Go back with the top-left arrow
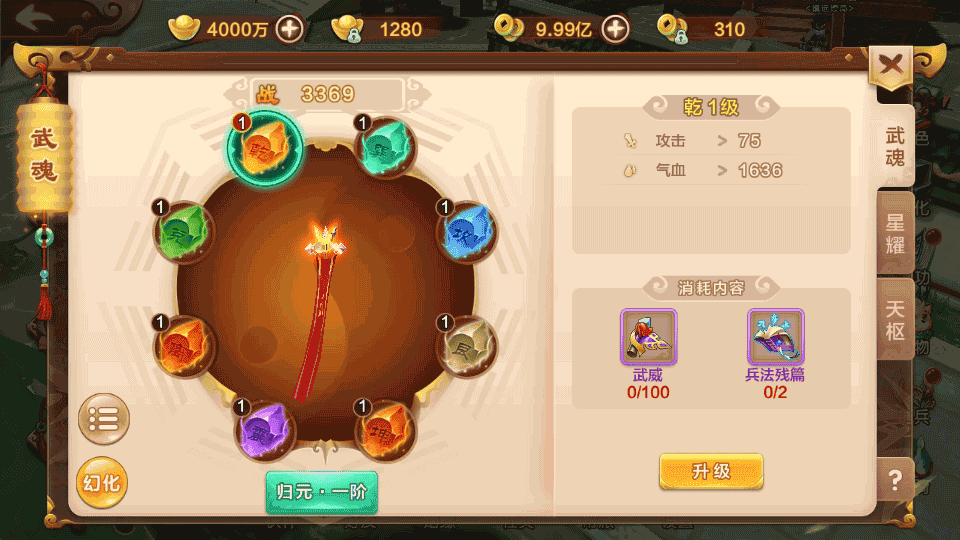 pos(37,18)
